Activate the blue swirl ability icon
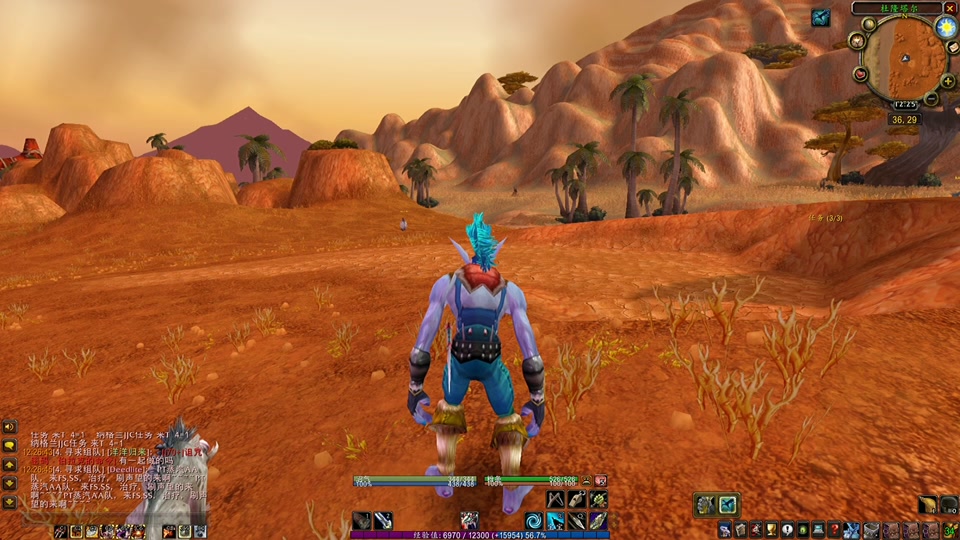 tap(533, 520)
